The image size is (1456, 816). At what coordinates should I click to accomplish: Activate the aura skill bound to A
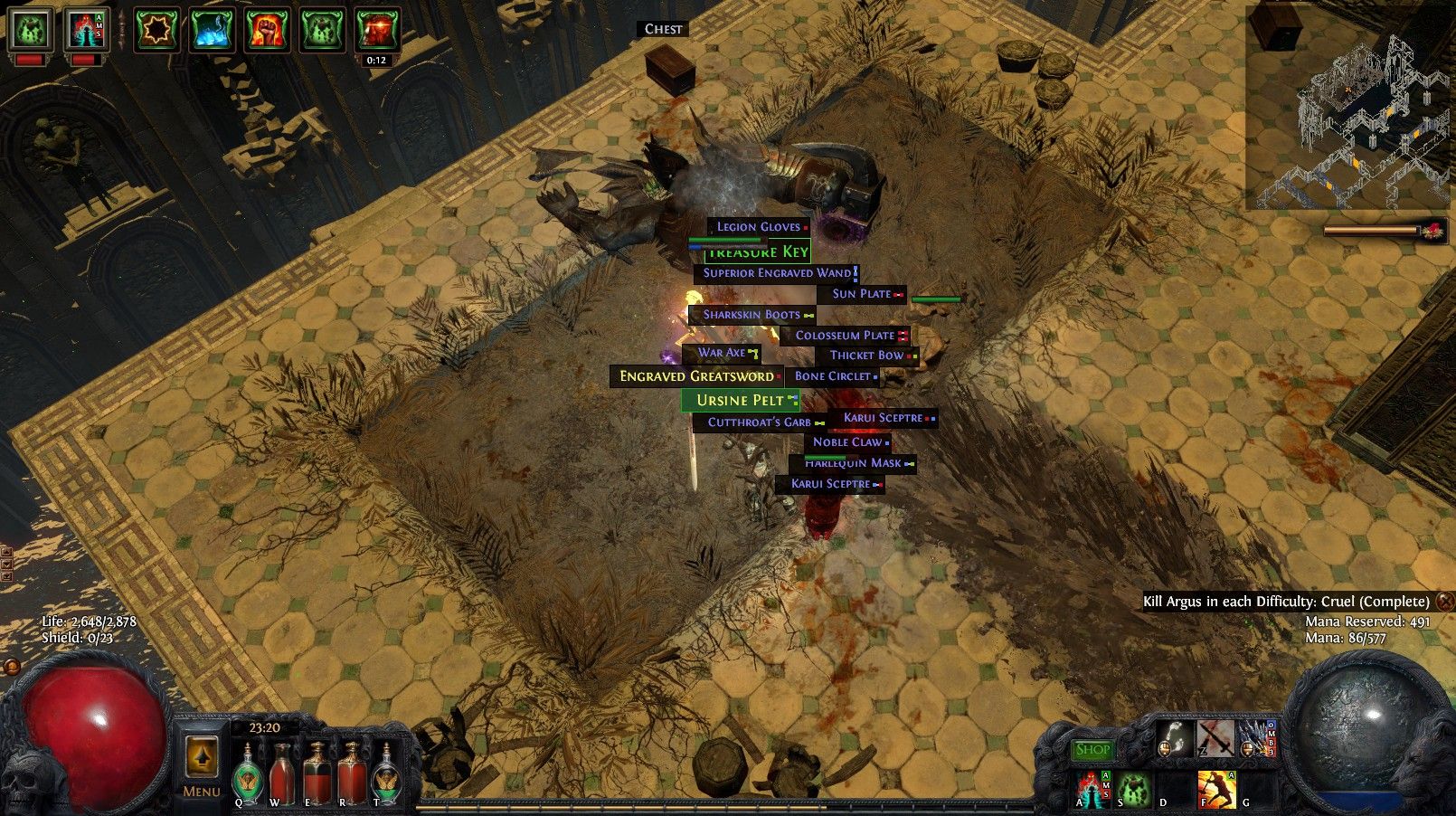1090,790
